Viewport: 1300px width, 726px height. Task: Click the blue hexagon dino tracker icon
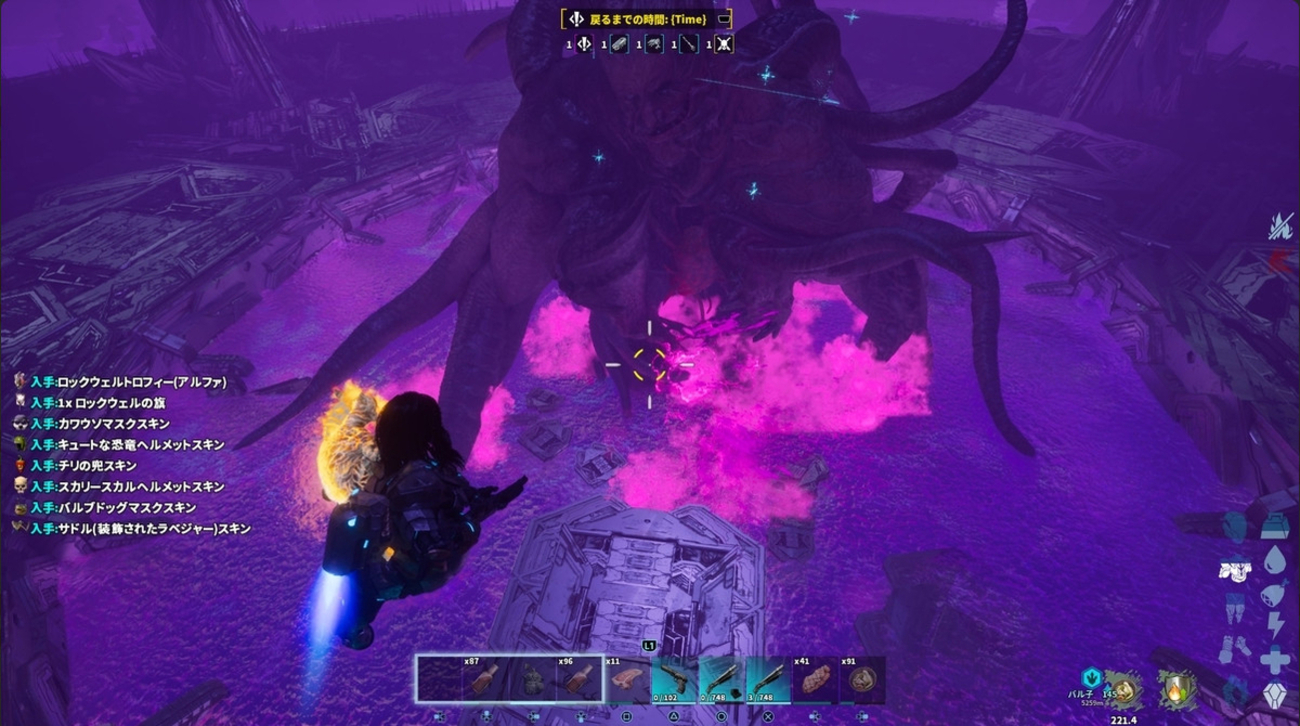click(1091, 678)
